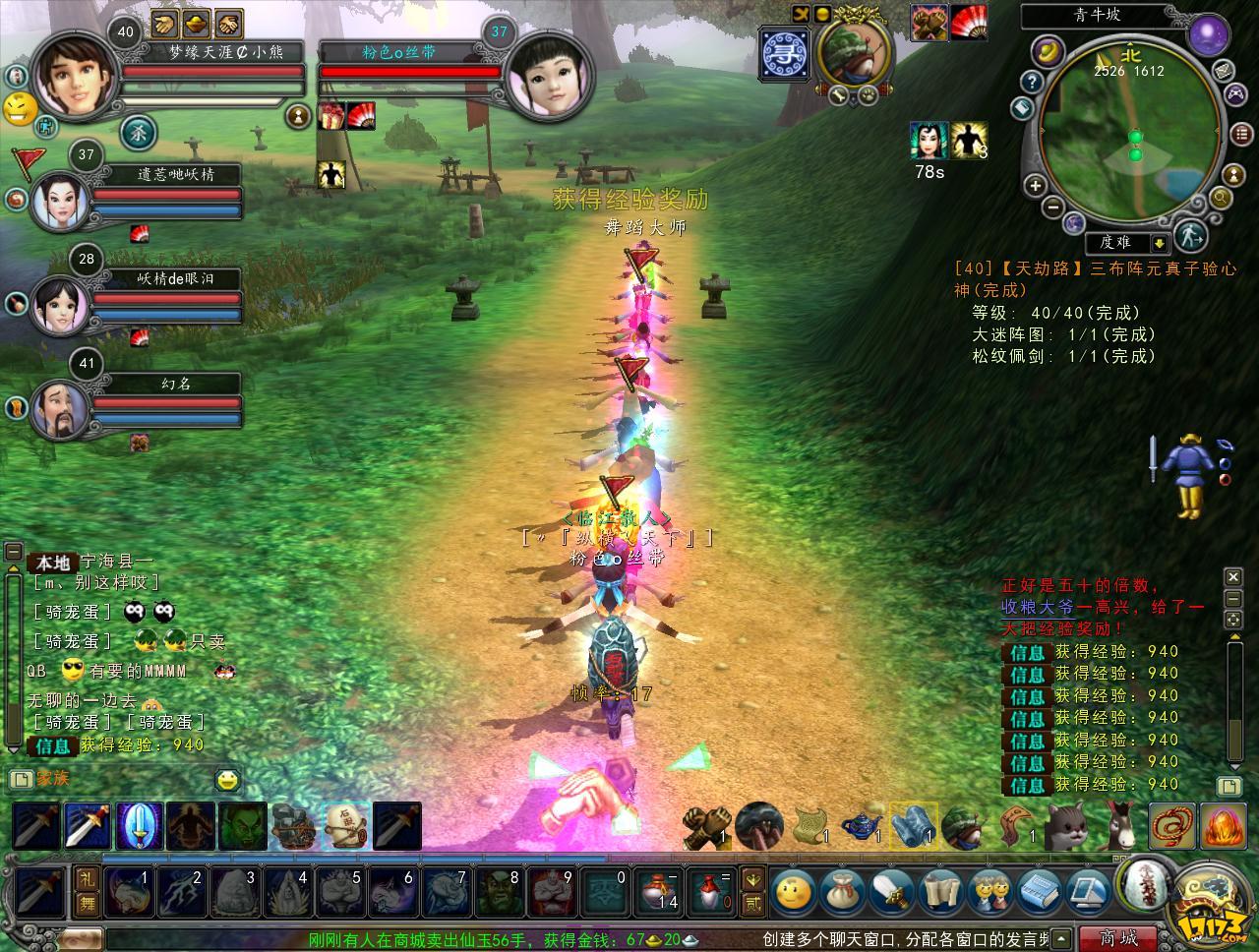This screenshot has width=1259, height=952.
Task: Click the 寻 pathfinding button
Action: coord(785,52)
